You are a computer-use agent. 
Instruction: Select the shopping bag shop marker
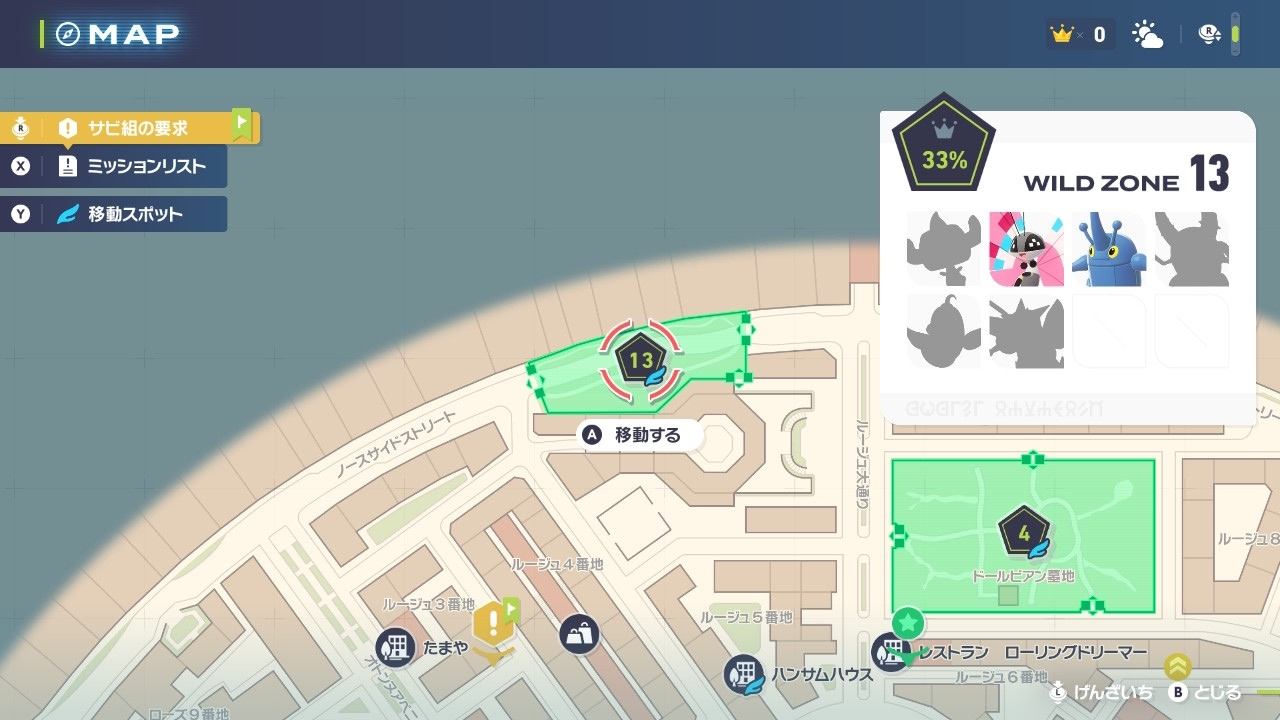[580, 633]
